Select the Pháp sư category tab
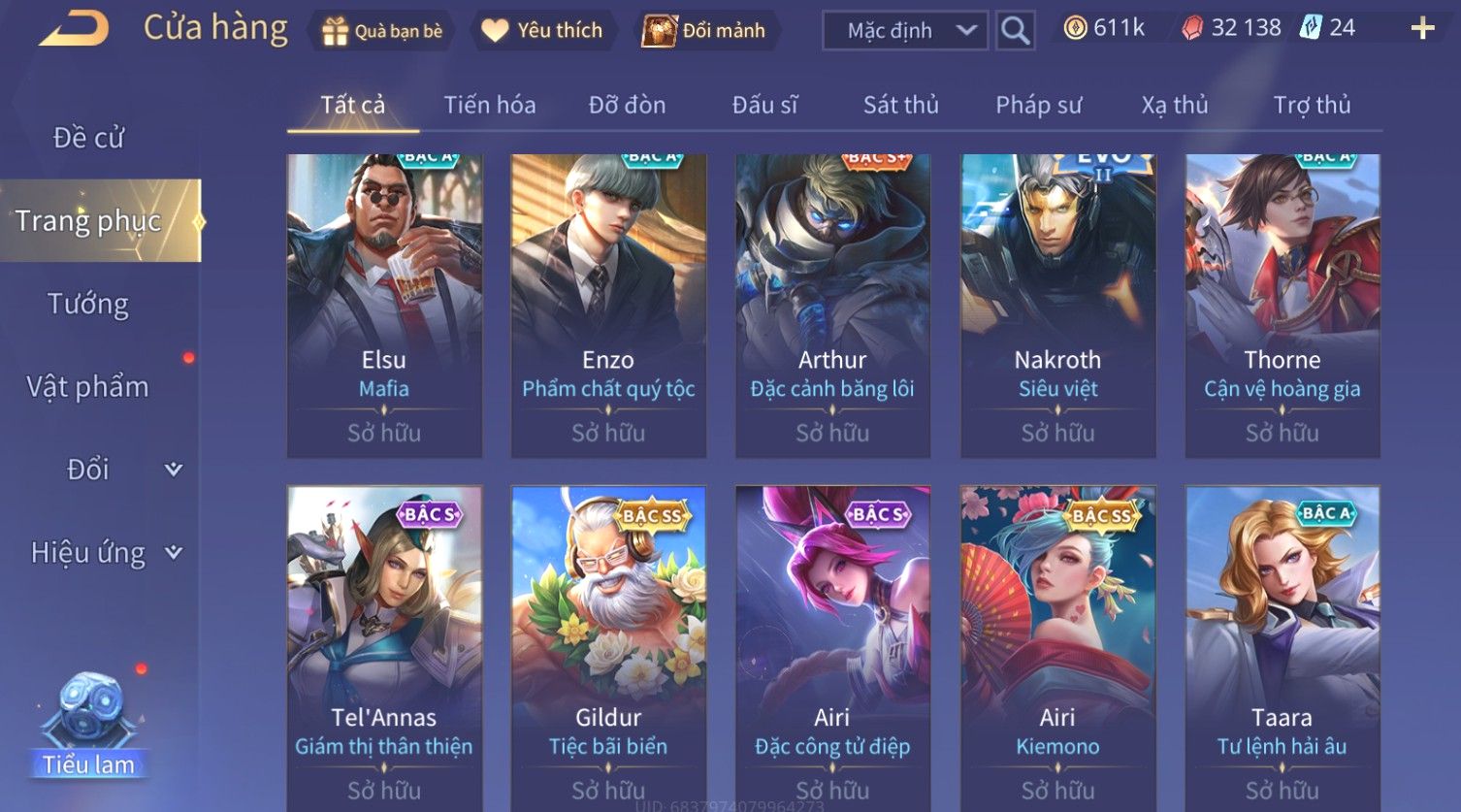 [1038, 105]
